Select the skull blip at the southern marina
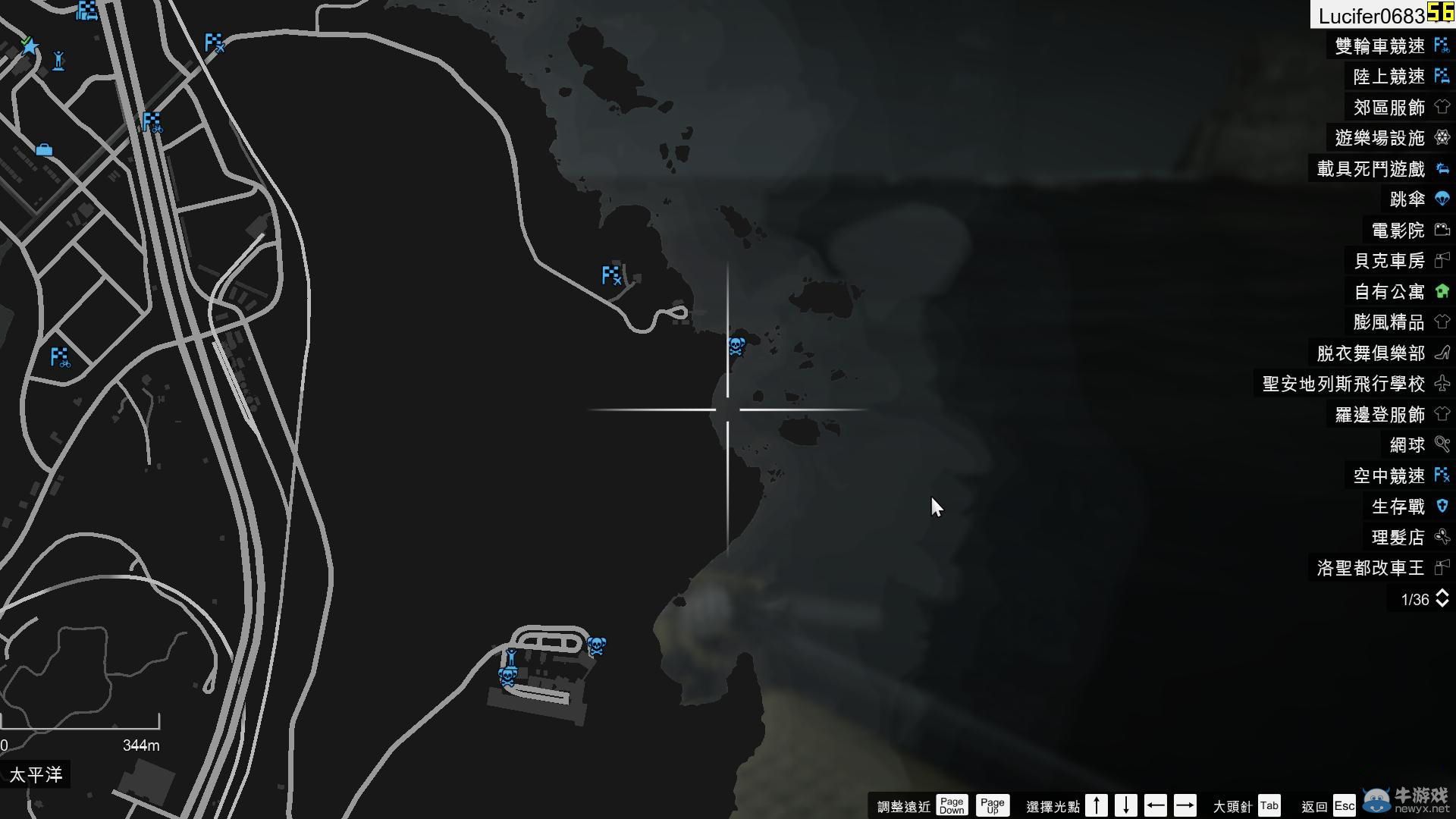This screenshot has height=819, width=1456. tap(595, 646)
